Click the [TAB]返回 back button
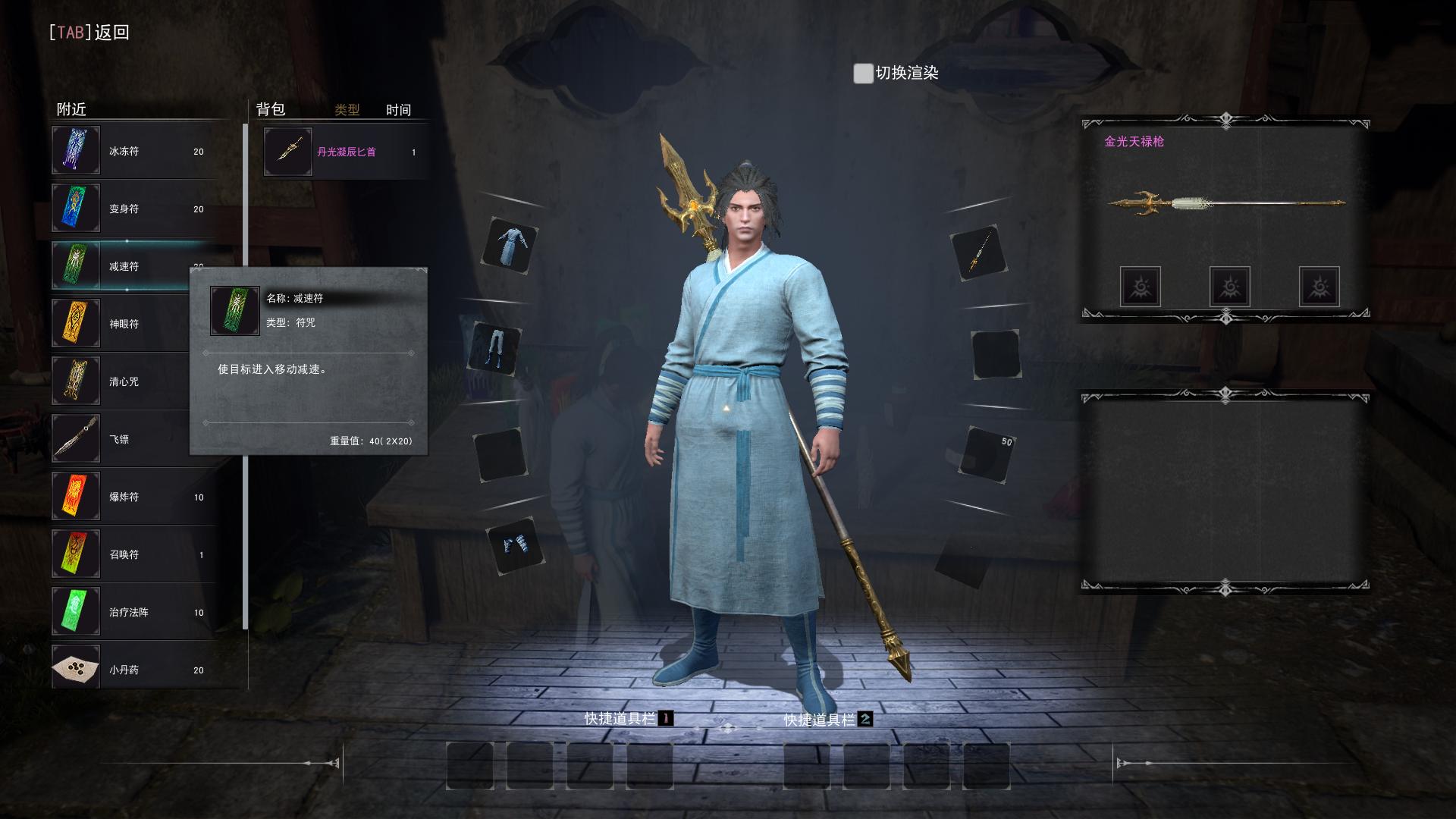This screenshot has height=819, width=1456. (89, 32)
